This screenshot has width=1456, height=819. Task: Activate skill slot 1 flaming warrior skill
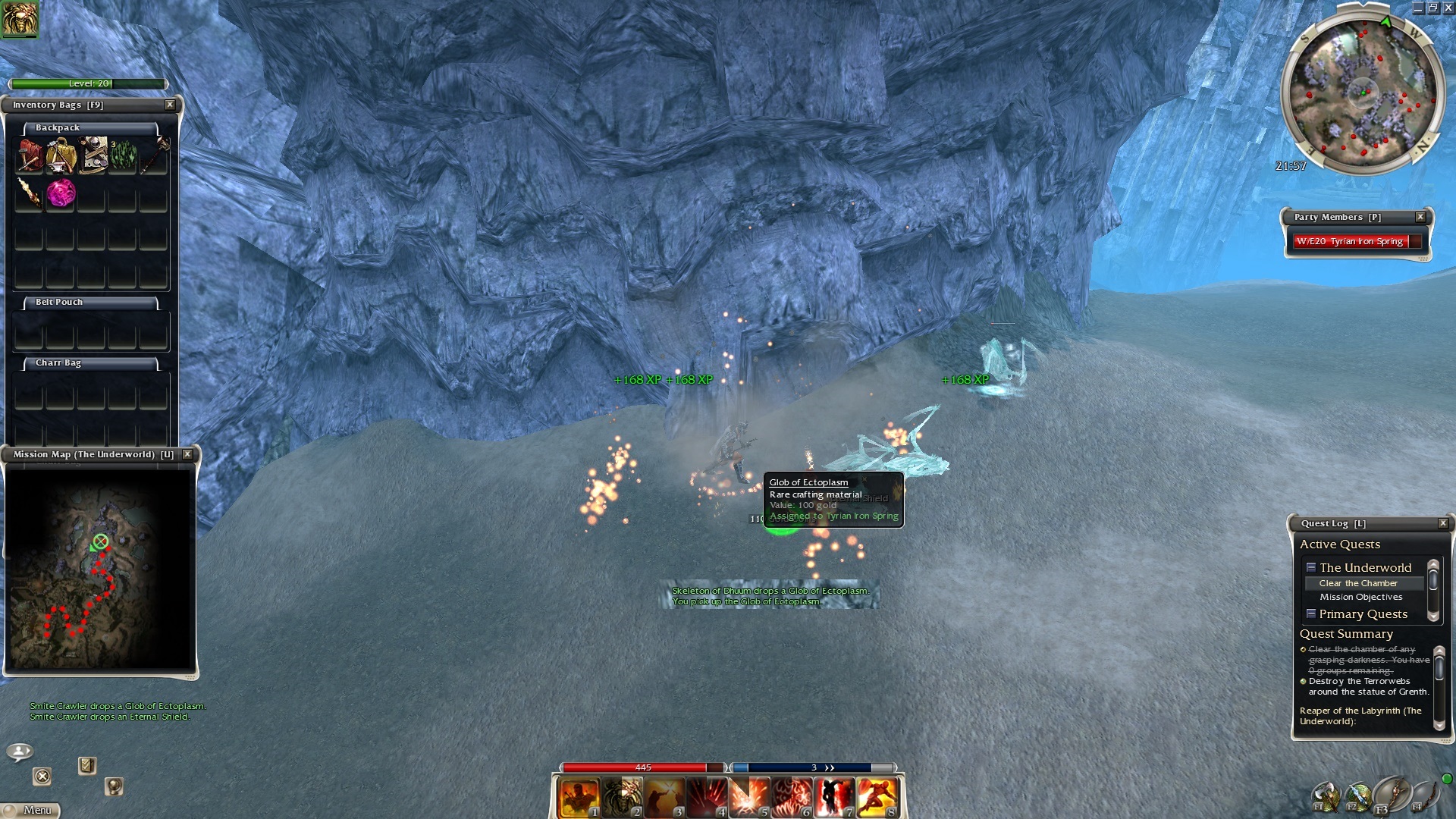coord(579,798)
